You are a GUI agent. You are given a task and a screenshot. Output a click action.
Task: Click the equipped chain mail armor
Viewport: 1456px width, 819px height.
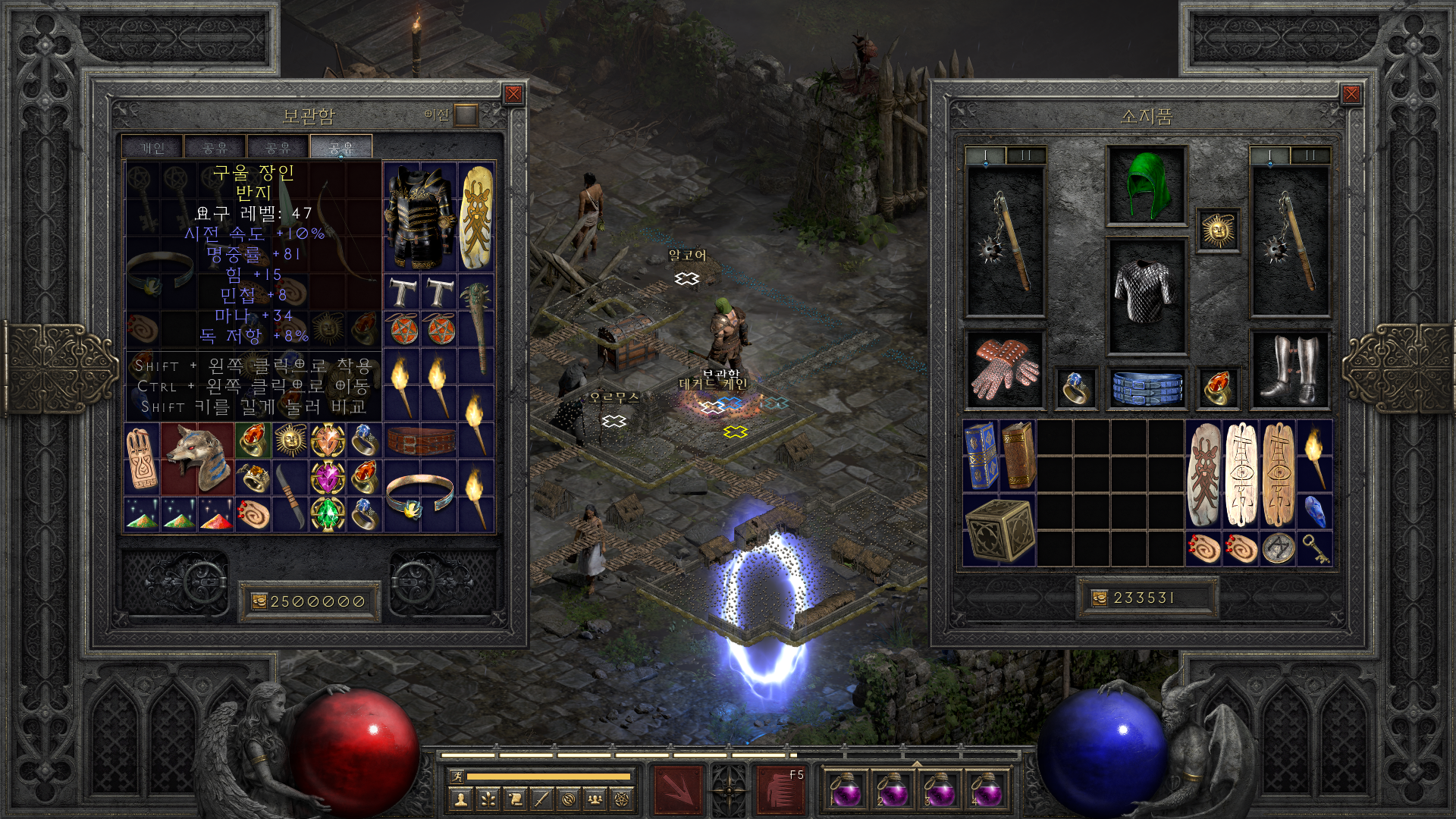(x=1146, y=296)
